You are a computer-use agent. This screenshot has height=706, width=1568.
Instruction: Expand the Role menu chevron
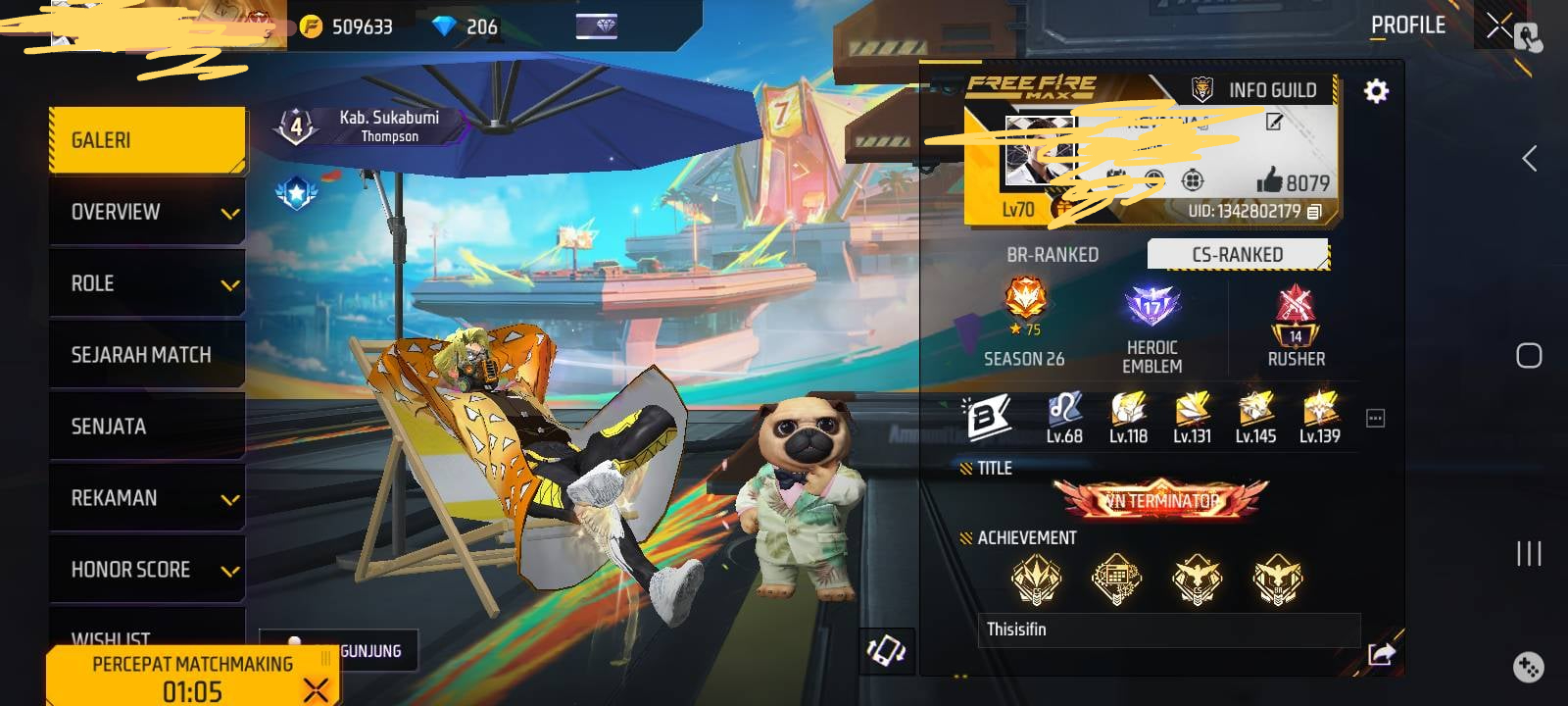(x=227, y=283)
